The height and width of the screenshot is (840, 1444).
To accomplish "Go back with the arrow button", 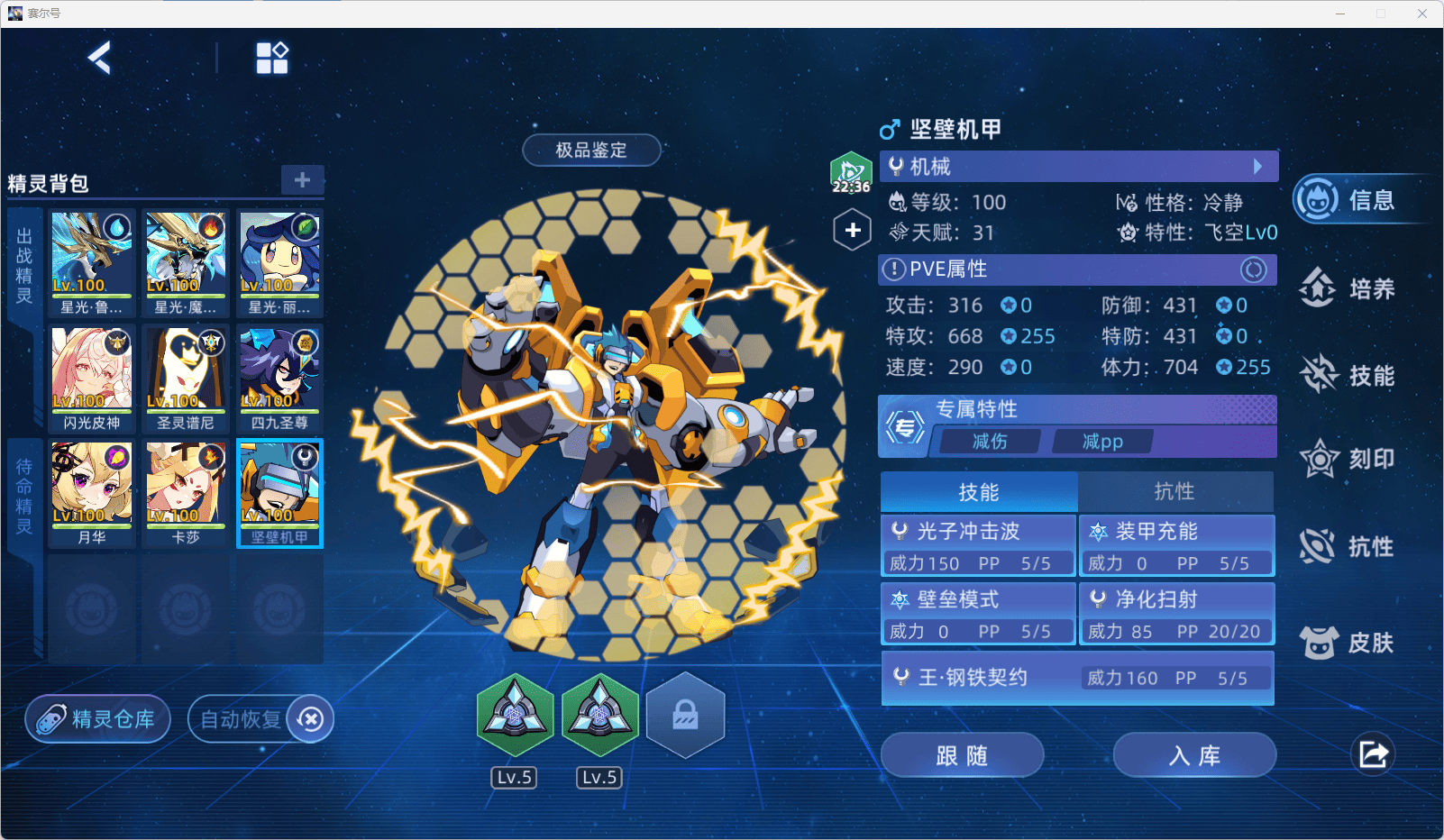I will pyautogui.click(x=99, y=59).
